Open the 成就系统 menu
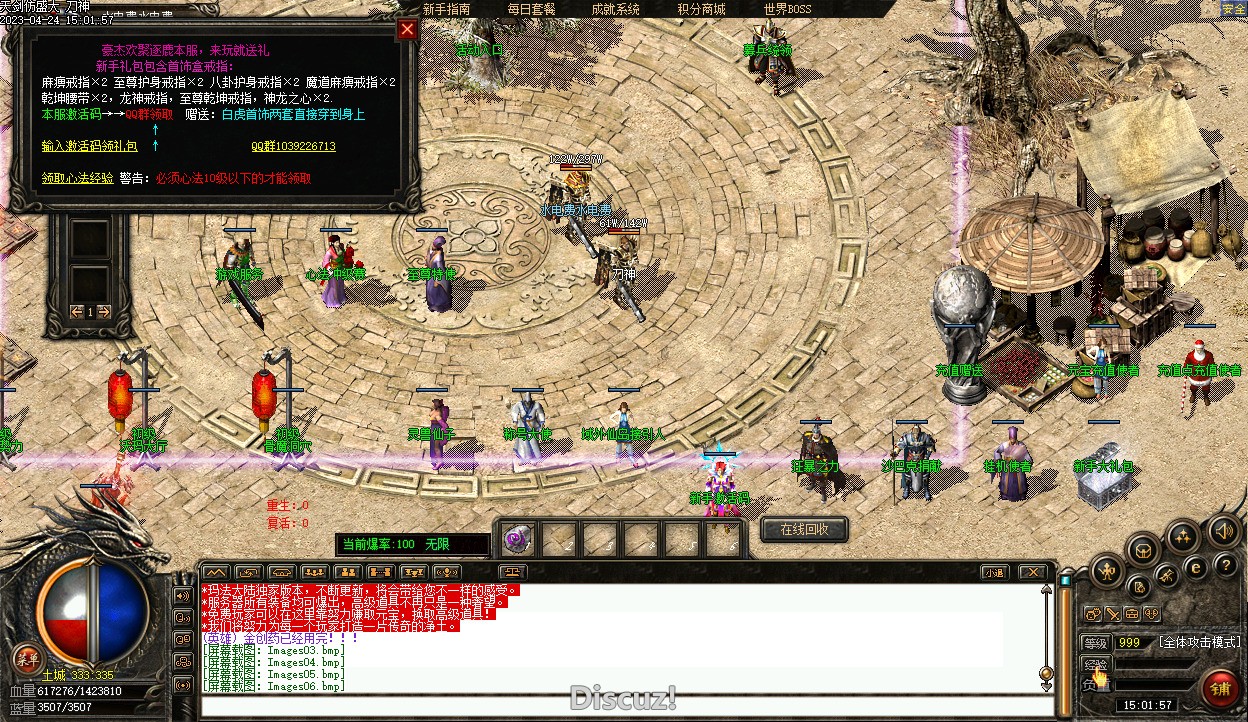Screen dimensions: 1248x722 616,9
